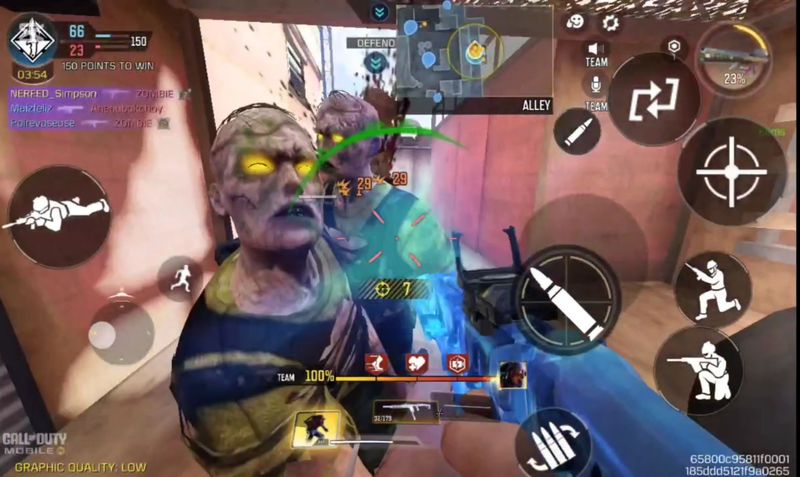The height and width of the screenshot is (477, 800).
Task: Select the primary weapon slot showing 32/179
Action: click(406, 410)
